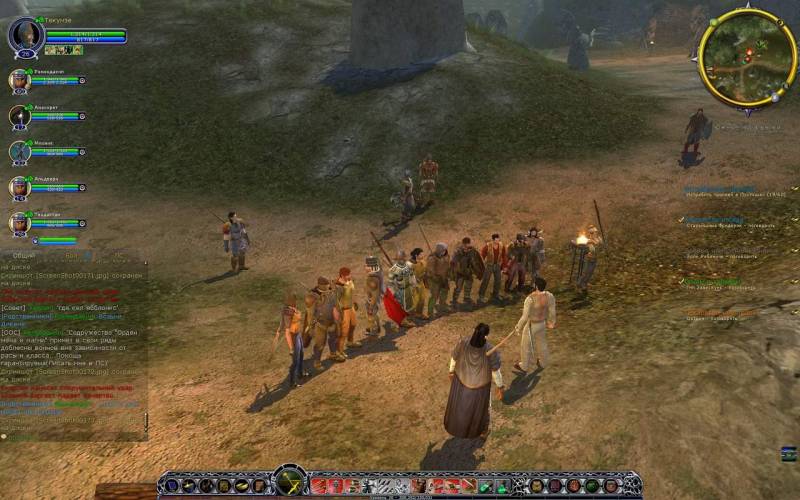This screenshot has height=500, width=800.
Task: Click the first icon at the toolbar's left end
Action: coord(170,486)
